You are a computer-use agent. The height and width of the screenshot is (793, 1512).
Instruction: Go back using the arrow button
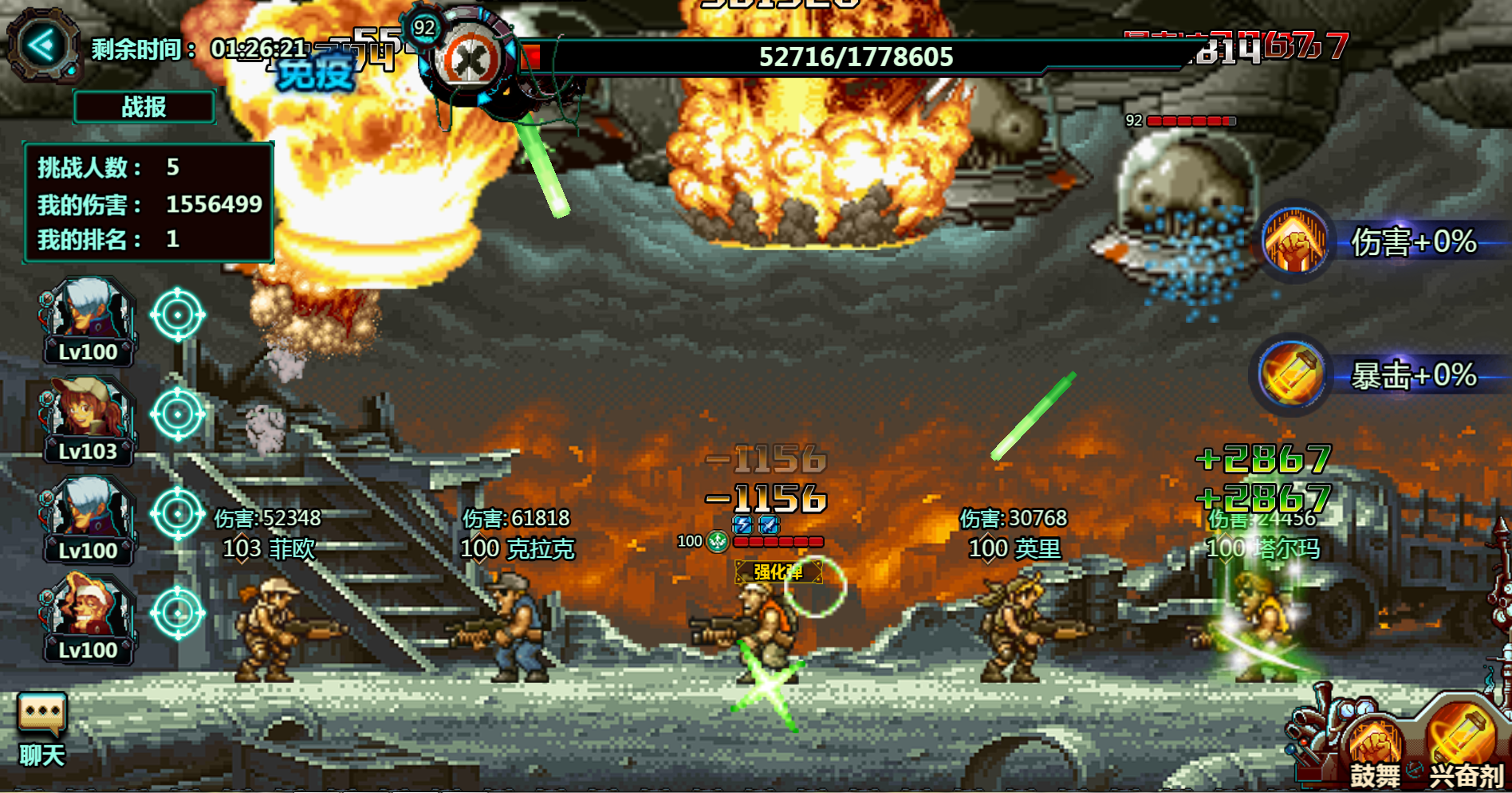pyautogui.click(x=44, y=45)
